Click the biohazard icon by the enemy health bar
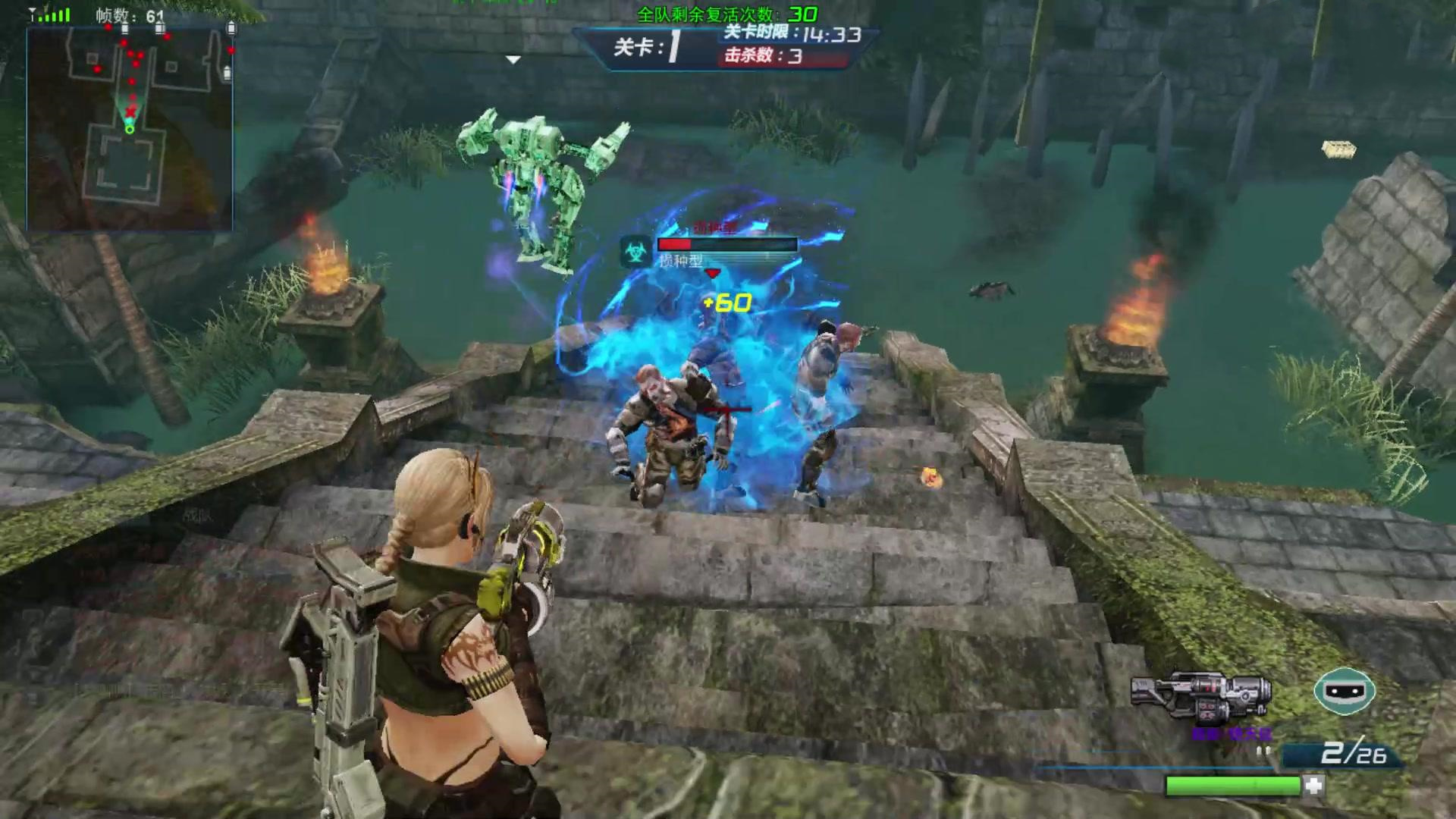The height and width of the screenshot is (819, 1456). tap(635, 250)
